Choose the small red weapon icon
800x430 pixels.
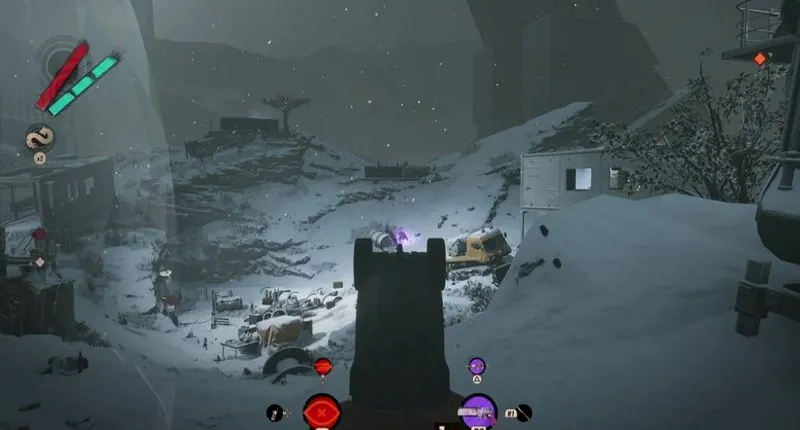(322, 367)
